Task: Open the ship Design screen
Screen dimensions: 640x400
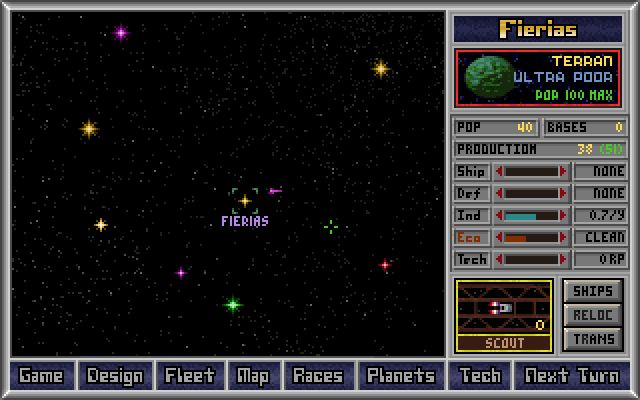Action: coord(115,376)
